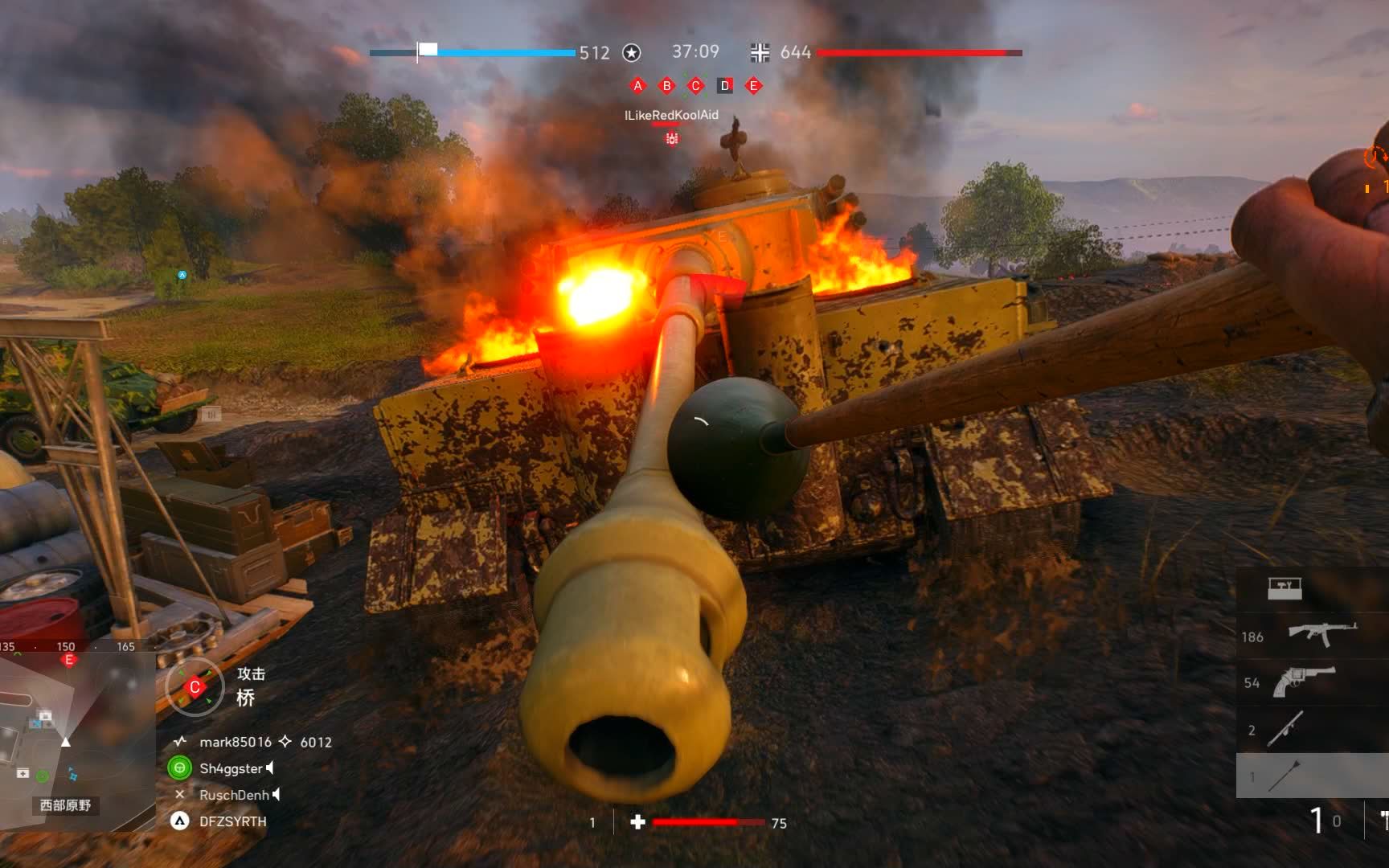Image resolution: width=1389 pixels, height=868 pixels.
Task: Click the attack objective C order icon
Action: tap(195, 687)
